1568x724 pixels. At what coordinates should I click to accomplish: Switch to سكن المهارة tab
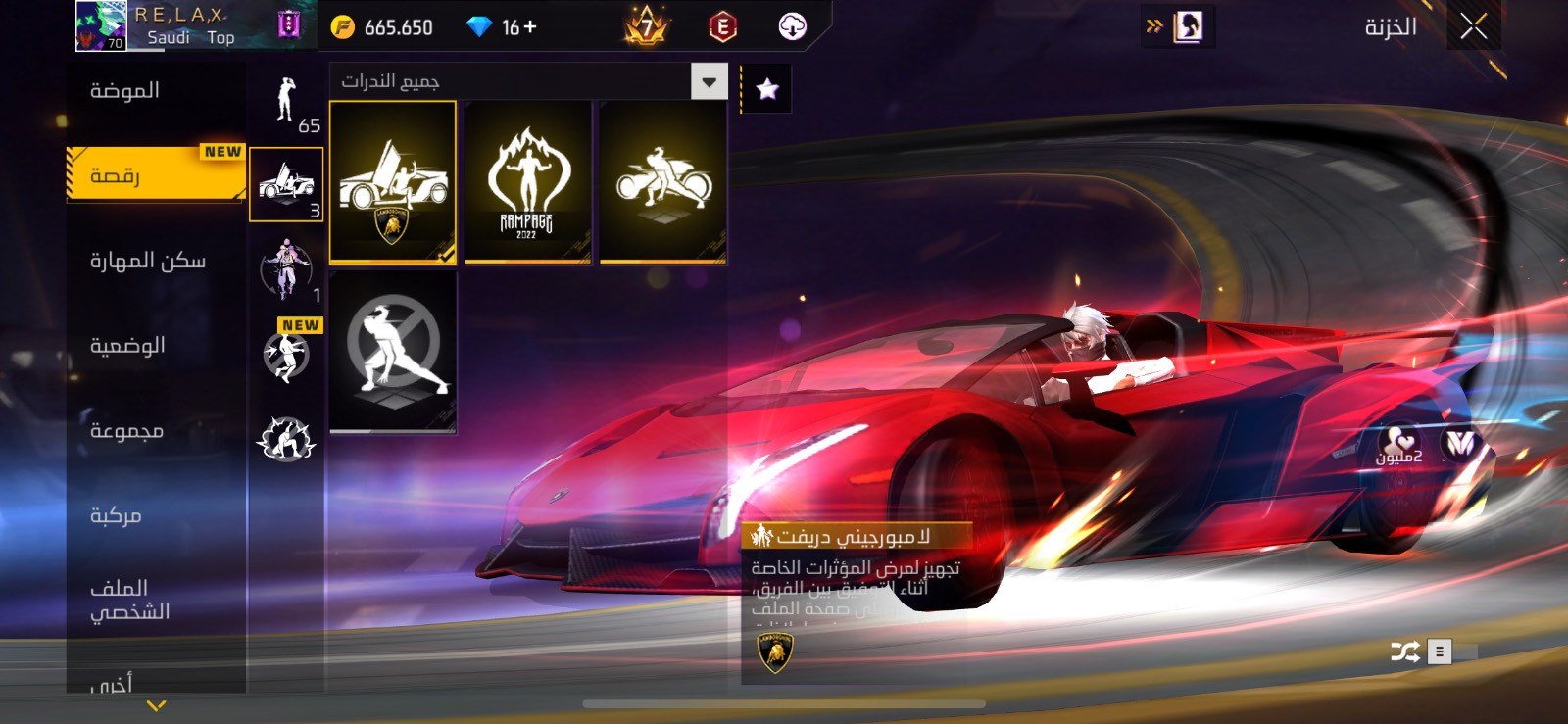[148, 261]
